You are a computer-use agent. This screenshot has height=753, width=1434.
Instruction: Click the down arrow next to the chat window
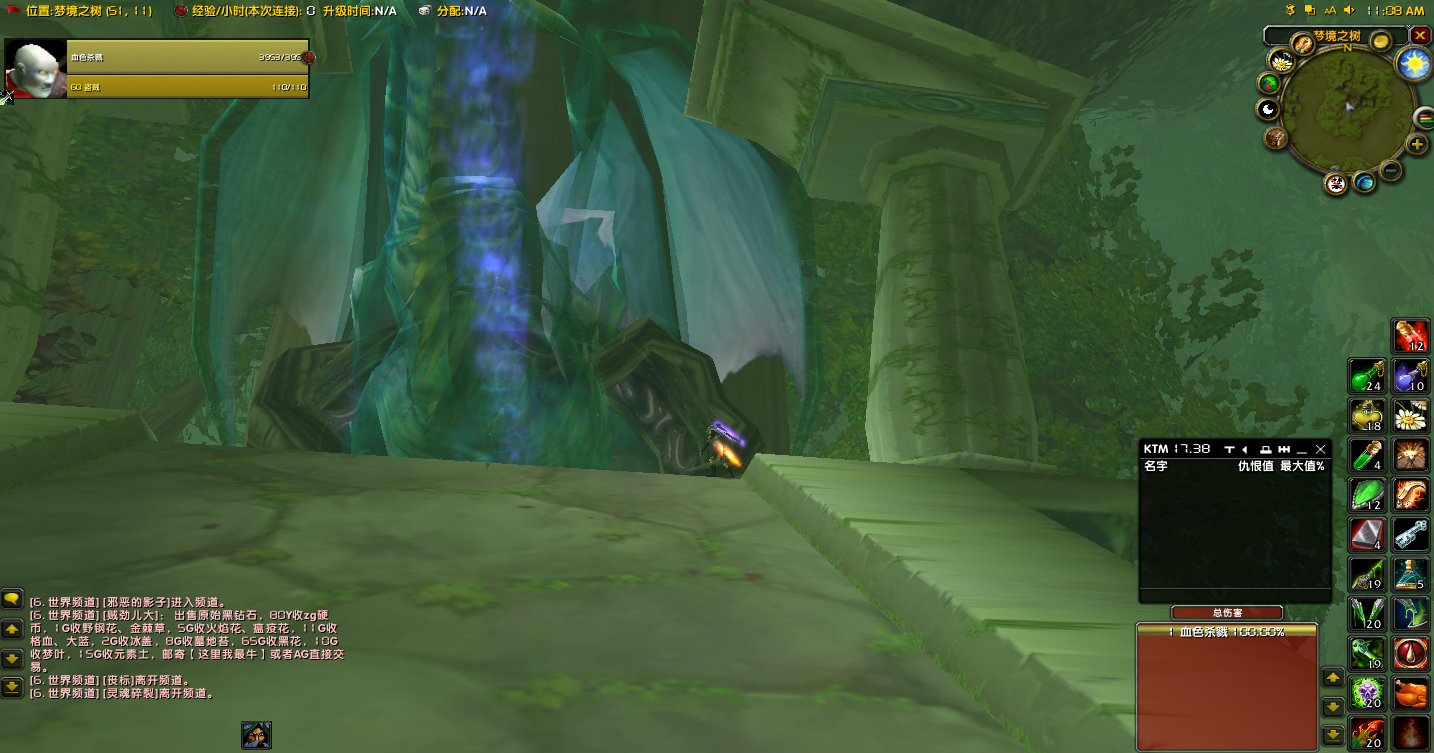pos(12,658)
